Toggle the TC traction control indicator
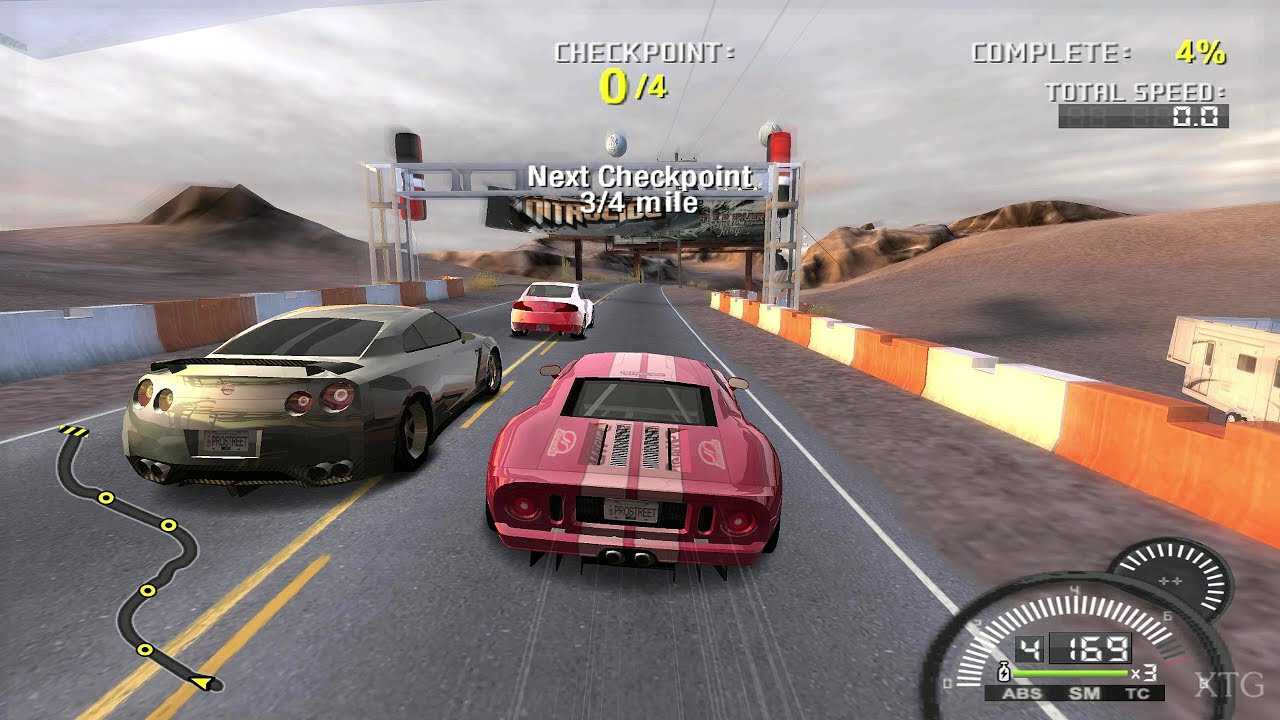Viewport: 1280px width, 720px height. (x=1137, y=693)
